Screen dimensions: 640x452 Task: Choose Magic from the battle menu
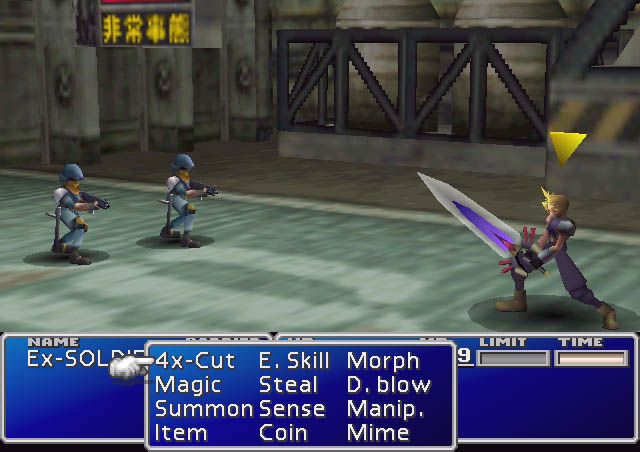pyautogui.click(x=188, y=385)
